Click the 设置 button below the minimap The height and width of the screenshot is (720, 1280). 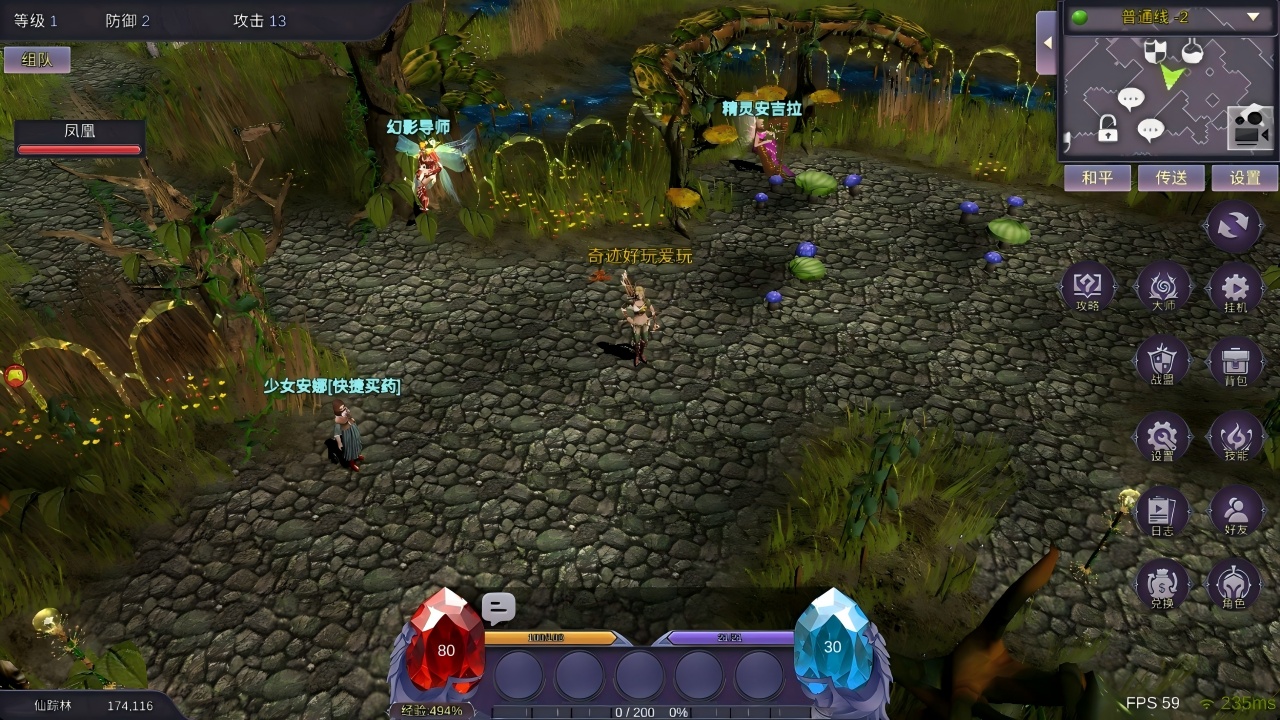point(1245,178)
